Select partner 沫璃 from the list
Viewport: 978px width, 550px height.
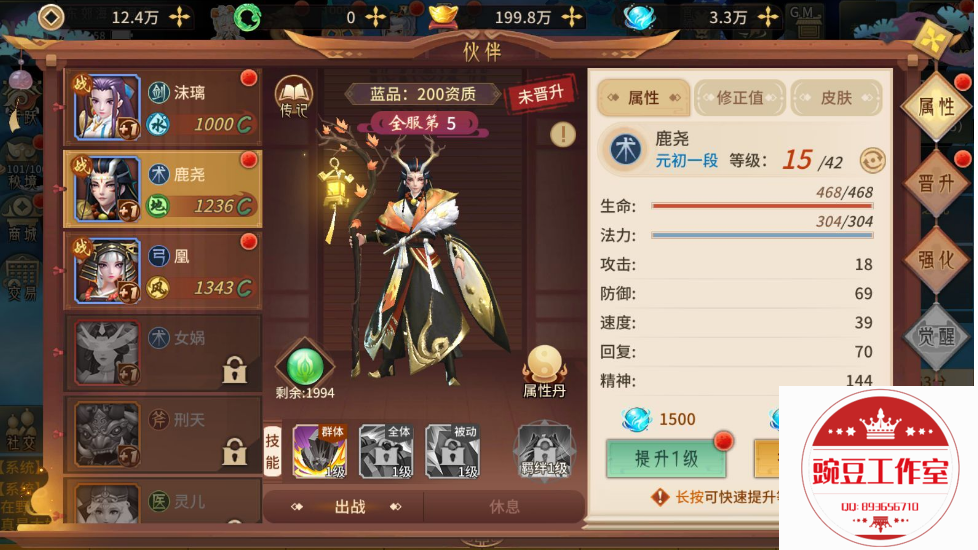(163, 106)
